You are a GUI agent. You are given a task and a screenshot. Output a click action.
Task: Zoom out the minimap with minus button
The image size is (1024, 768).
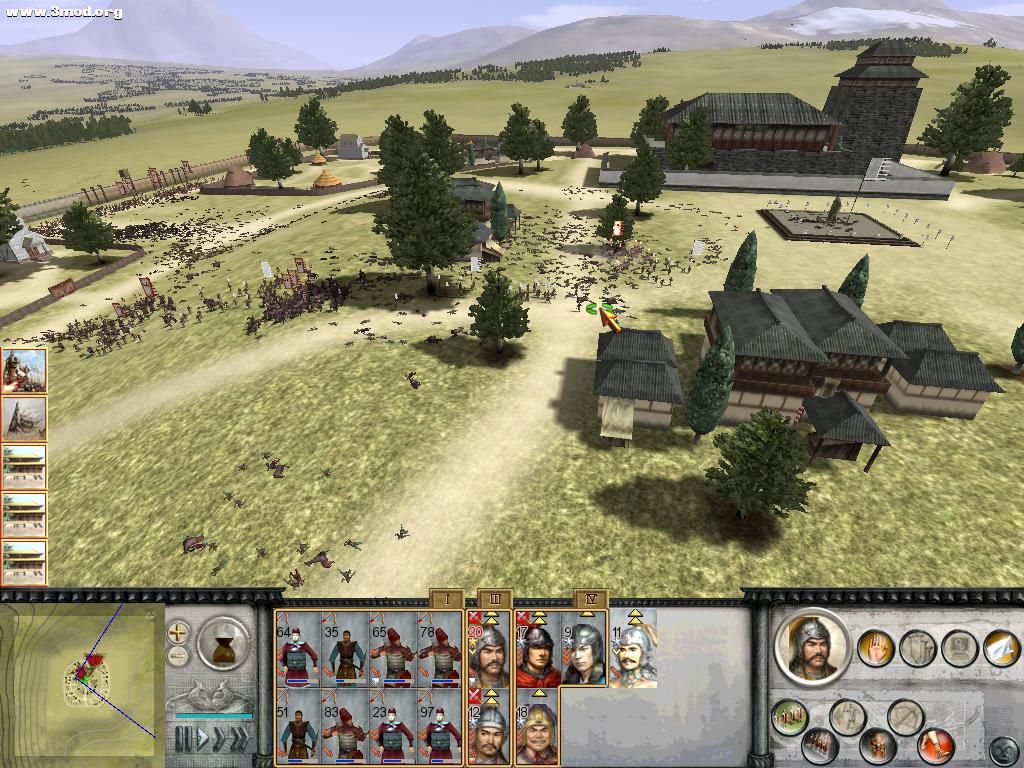coord(178,656)
